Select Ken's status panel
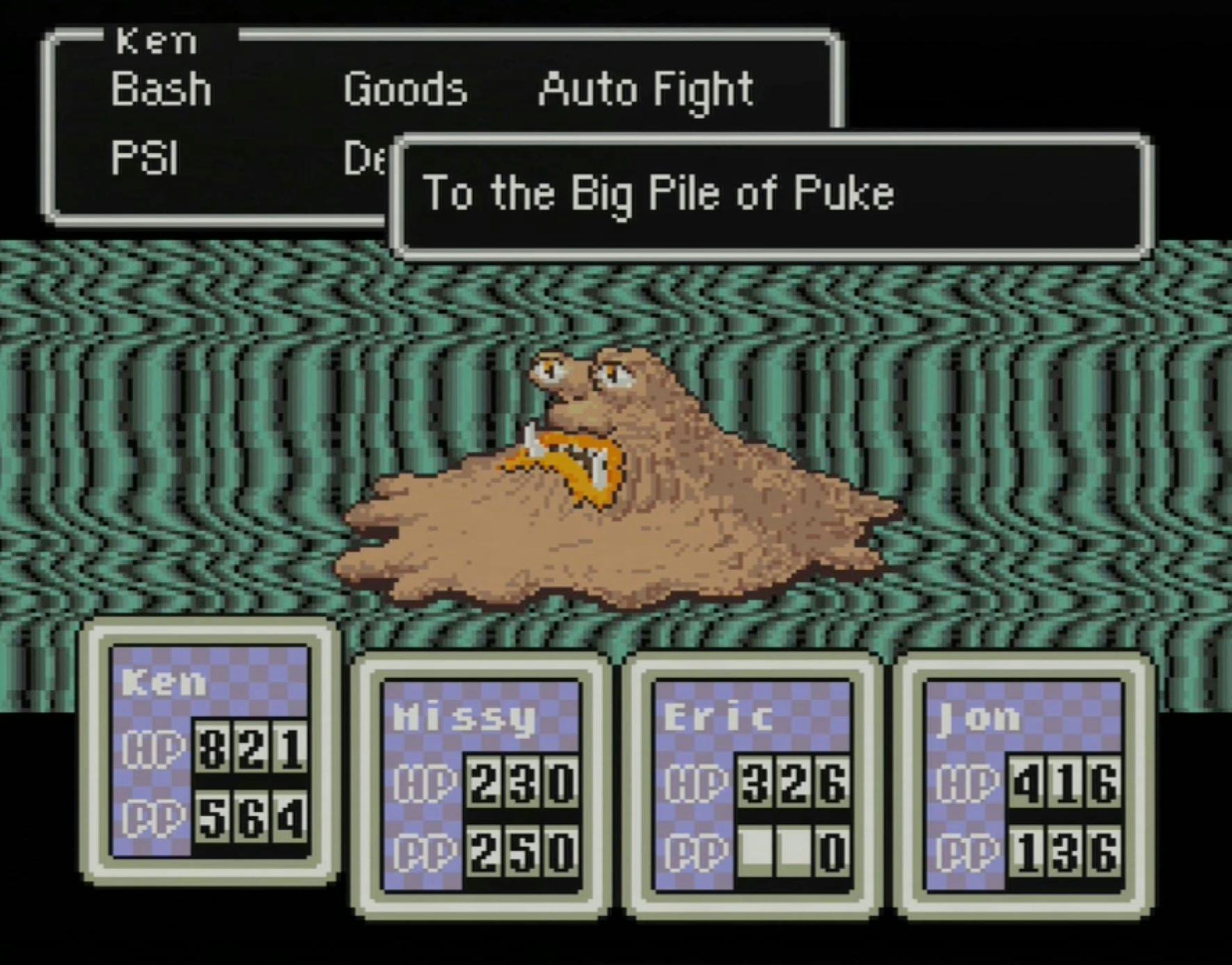The width and height of the screenshot is (1232, 965). pos(210,751)
